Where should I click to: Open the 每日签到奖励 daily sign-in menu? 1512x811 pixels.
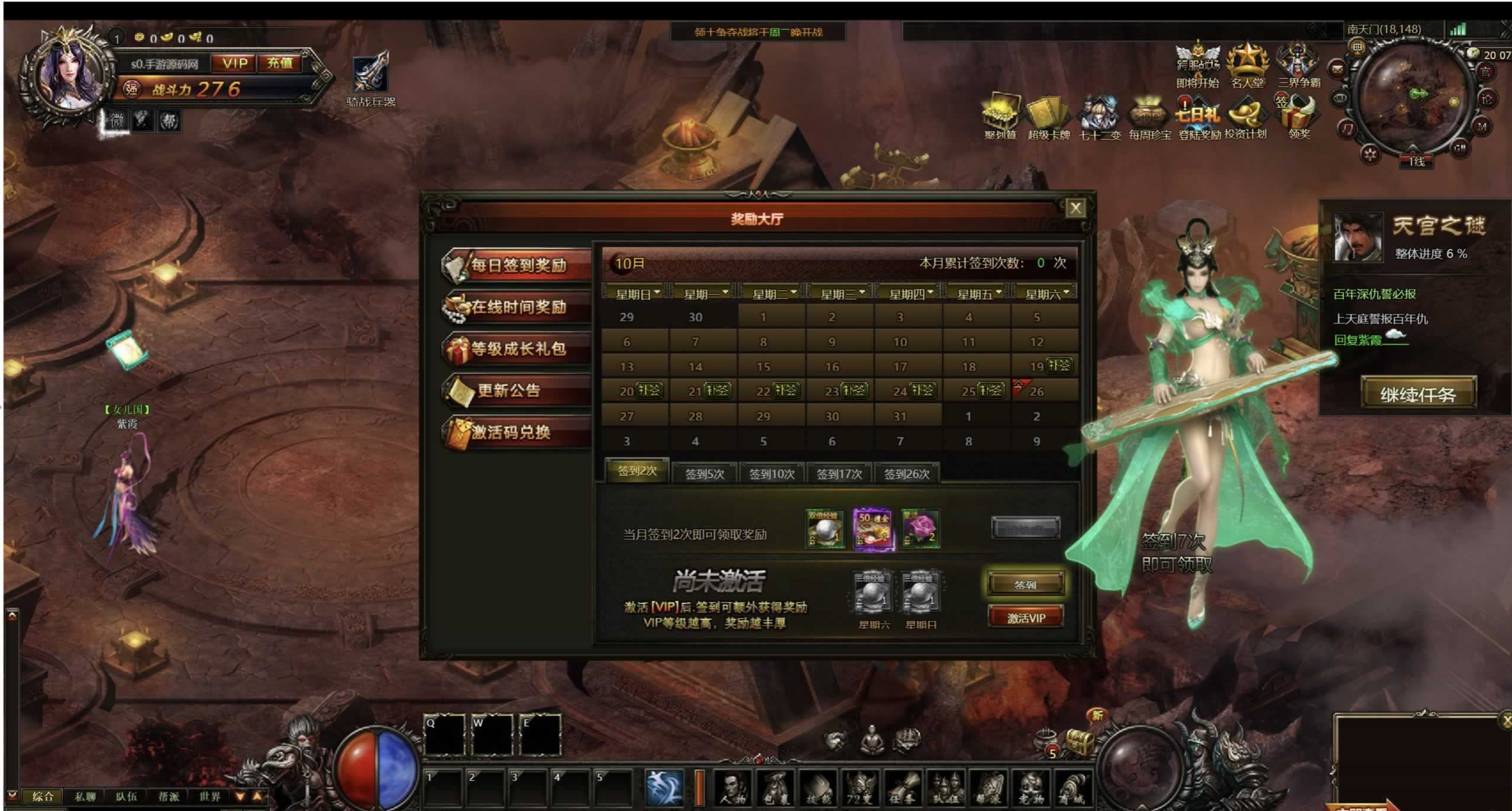click(518, 266)
